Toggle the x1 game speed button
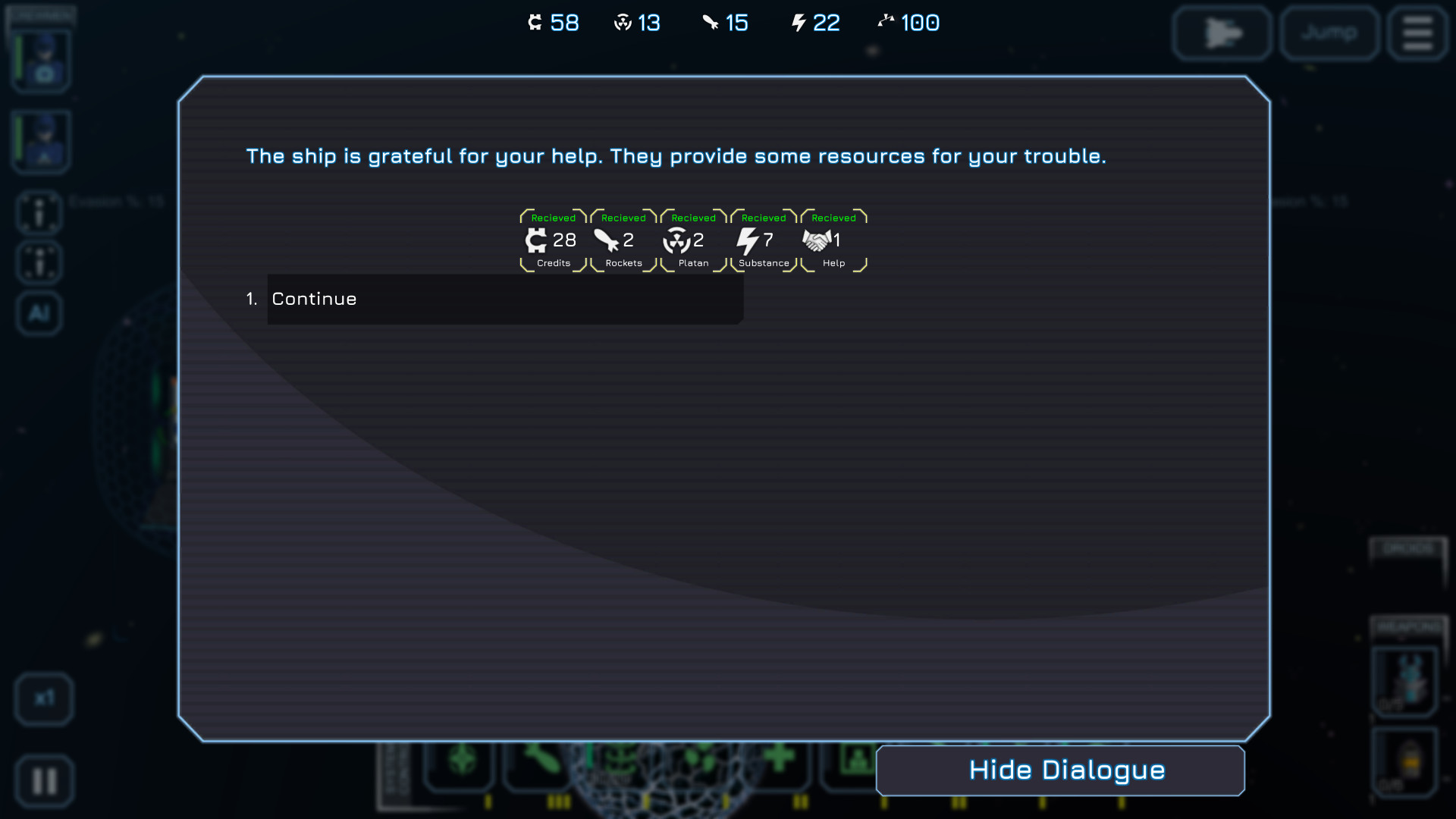The image size is (1456, 819). pos(44,698)
